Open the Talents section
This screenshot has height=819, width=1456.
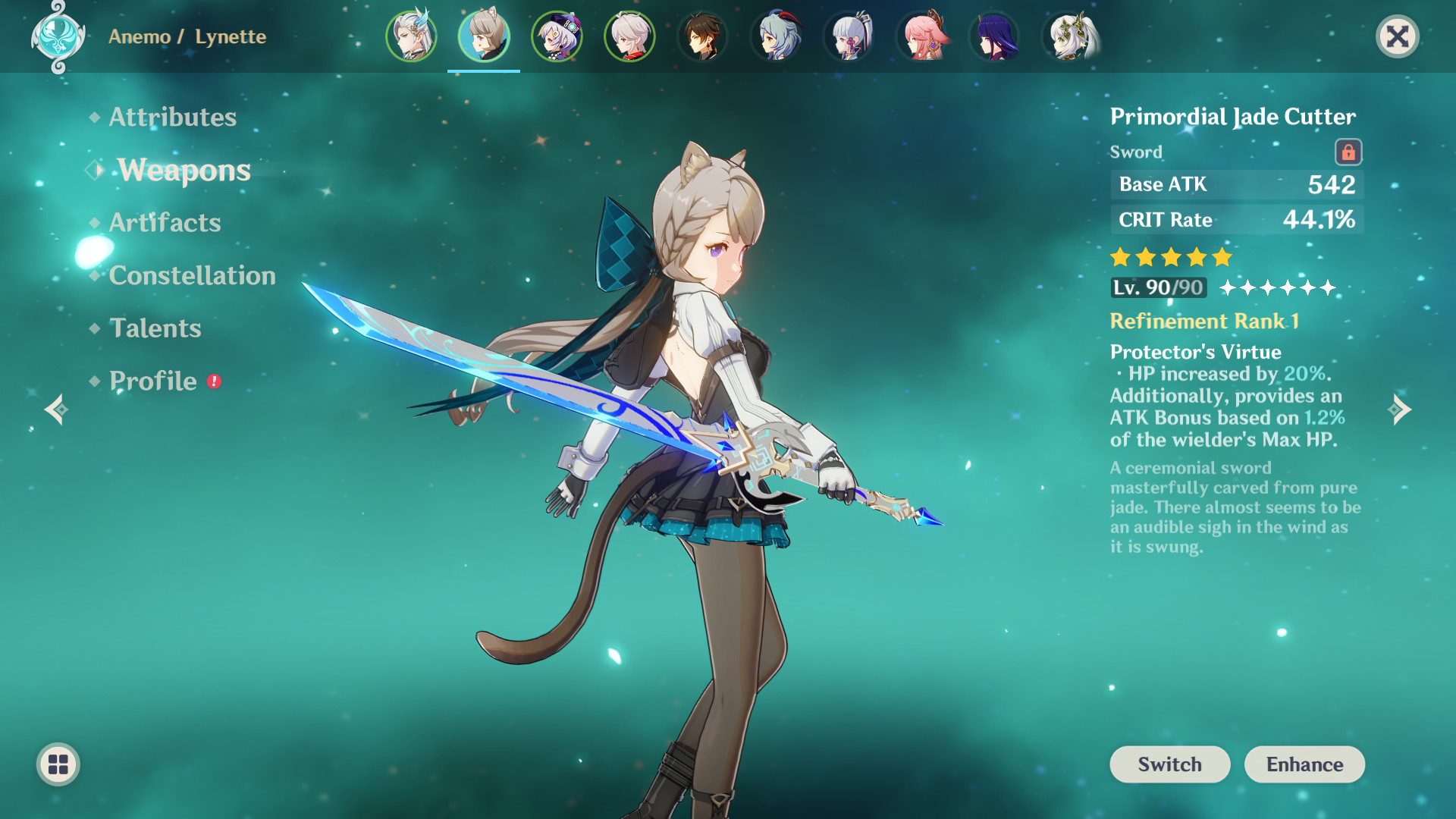coord(155,328)
